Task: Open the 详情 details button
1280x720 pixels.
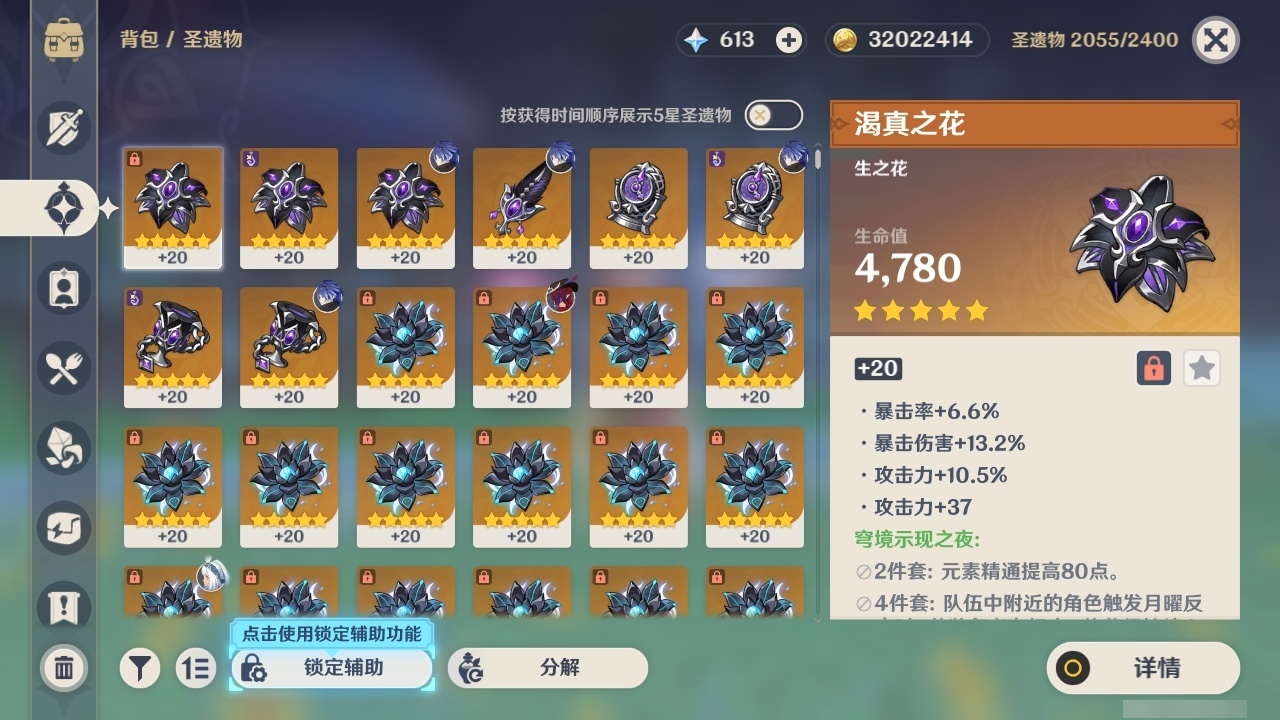Action: [1140, 668]
